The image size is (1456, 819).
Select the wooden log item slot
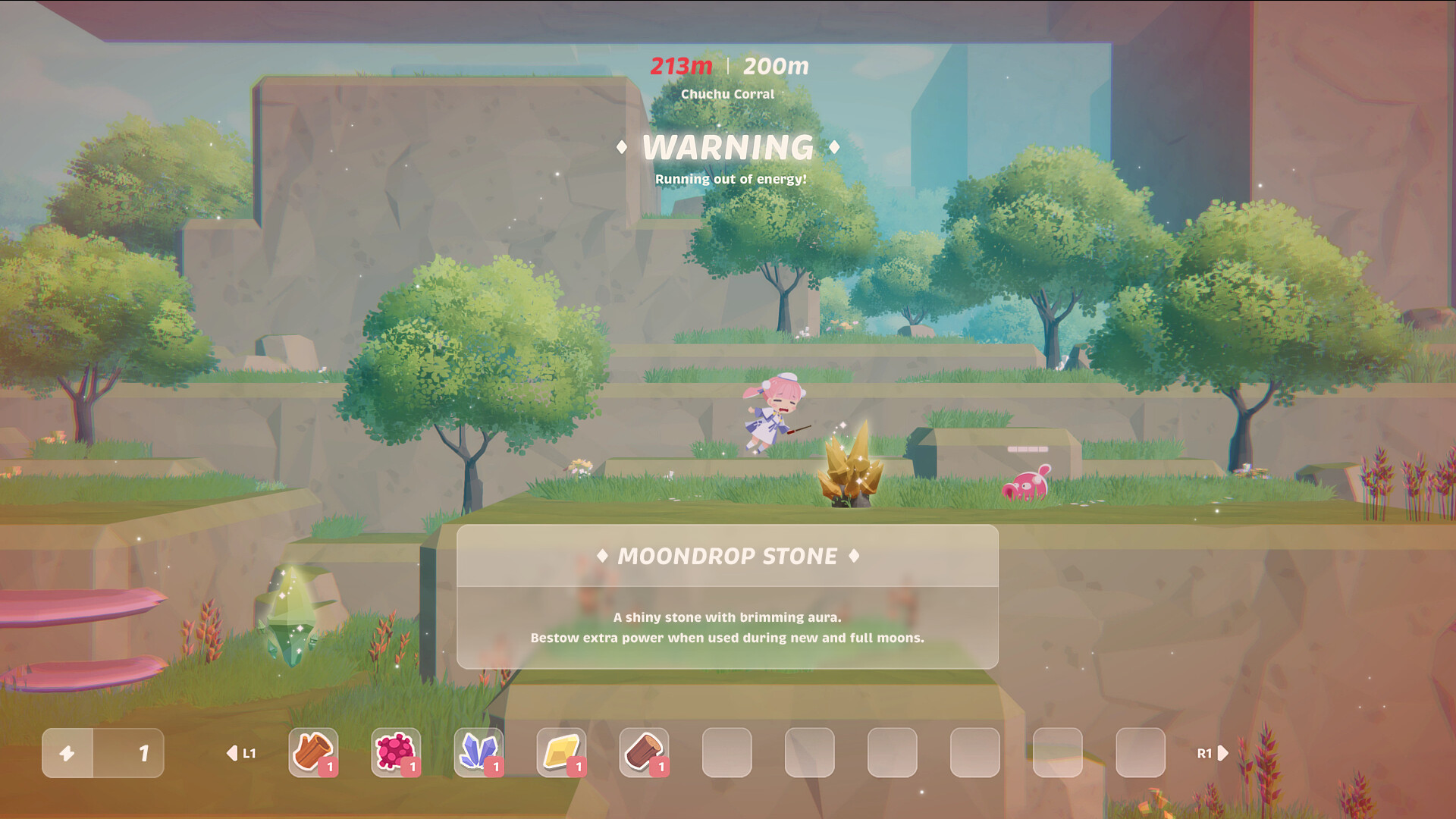(x=315, y=753)
